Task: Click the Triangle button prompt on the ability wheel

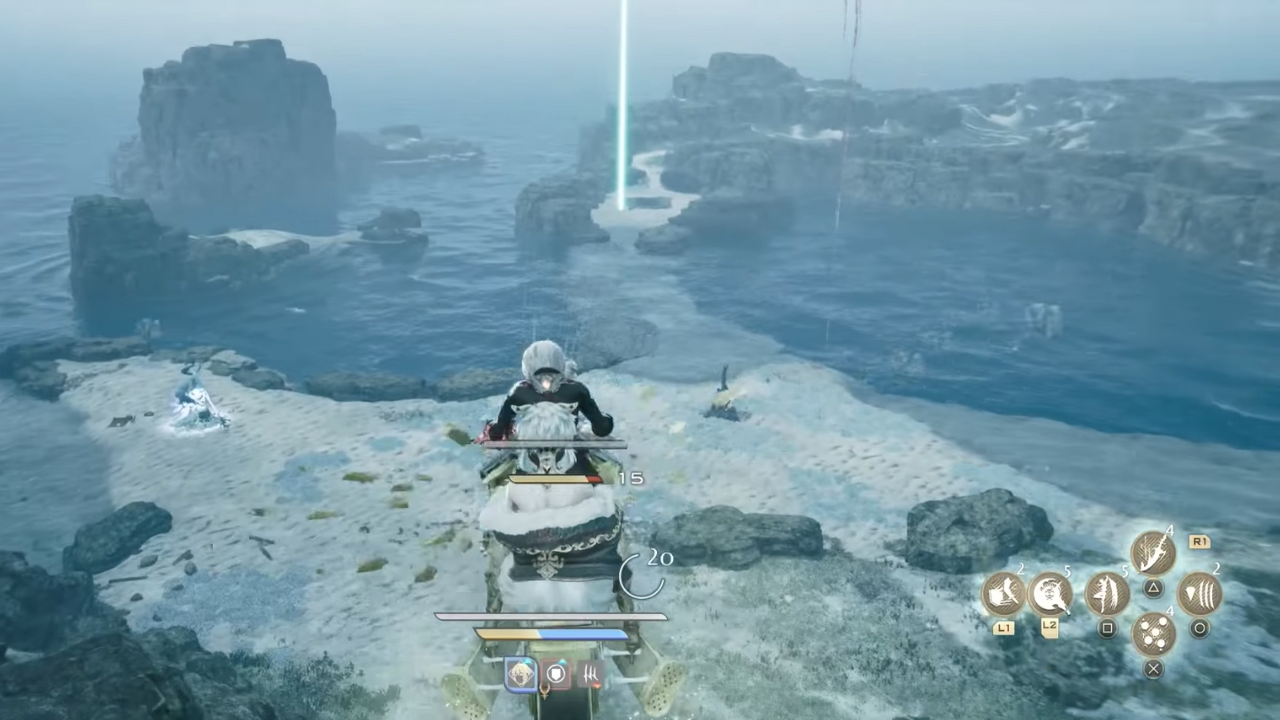Action: click(1152, 587)
